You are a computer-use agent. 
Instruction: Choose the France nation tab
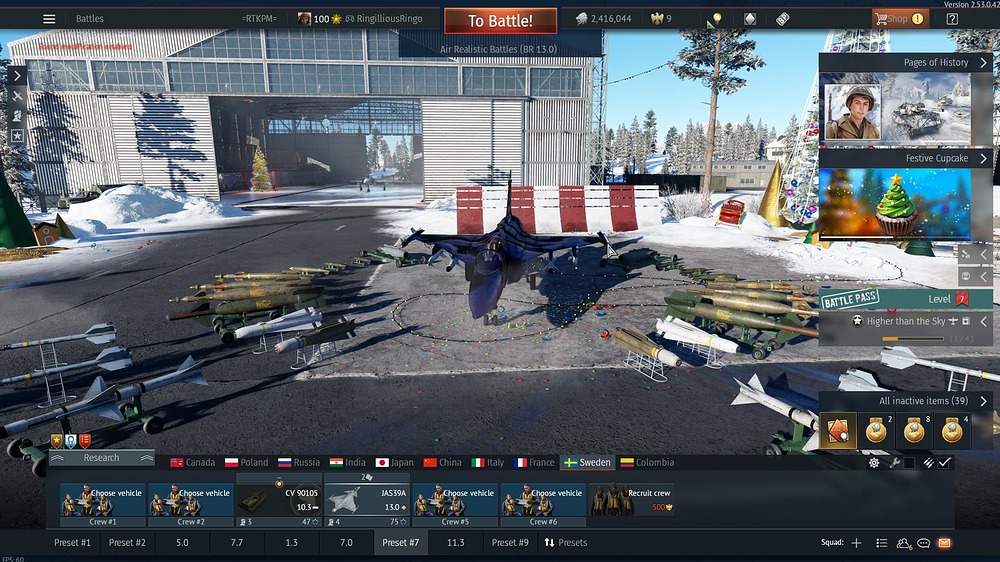[x=534, y=463]
